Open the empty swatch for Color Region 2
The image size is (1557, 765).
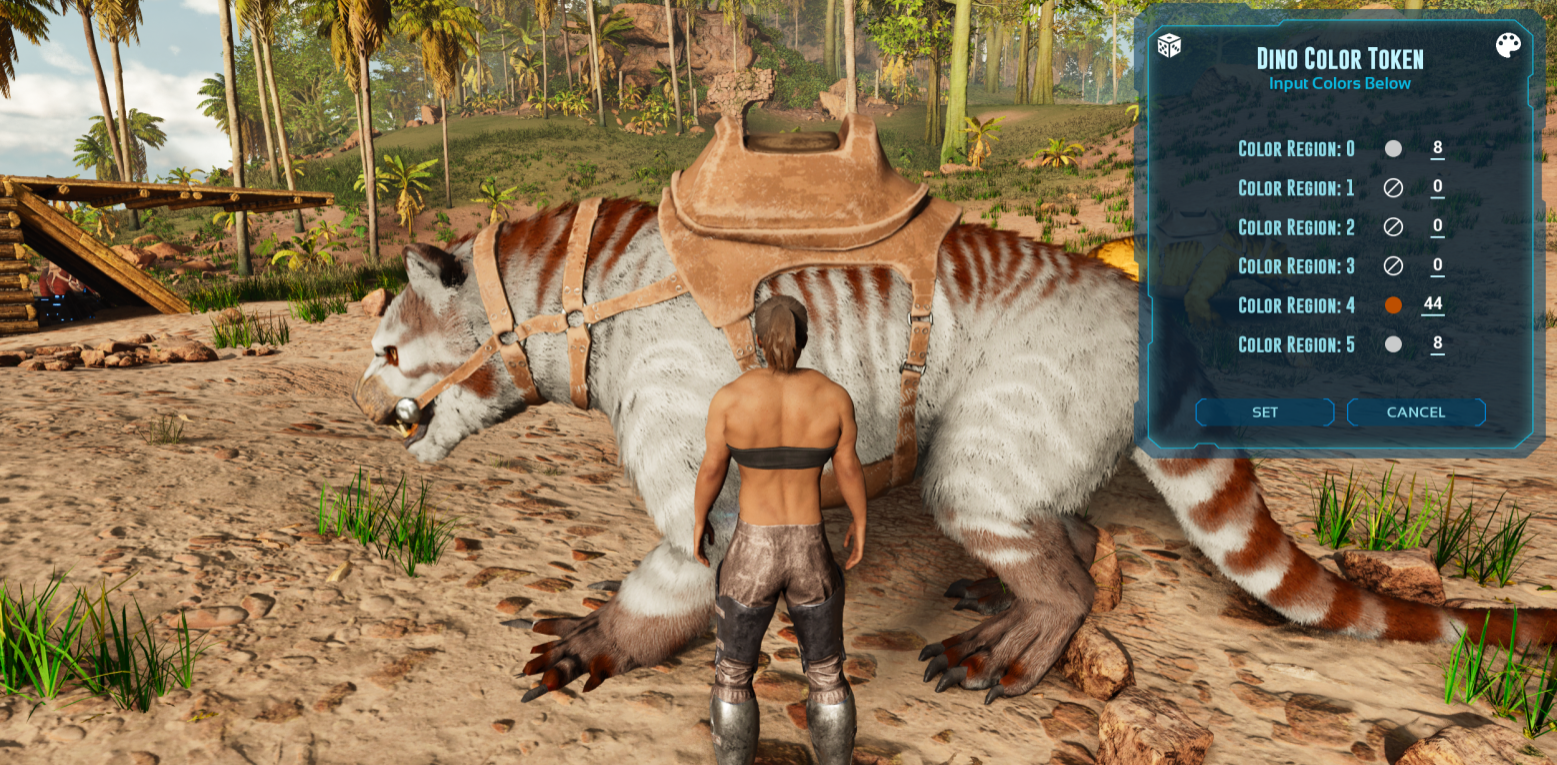pos(1393,227)
